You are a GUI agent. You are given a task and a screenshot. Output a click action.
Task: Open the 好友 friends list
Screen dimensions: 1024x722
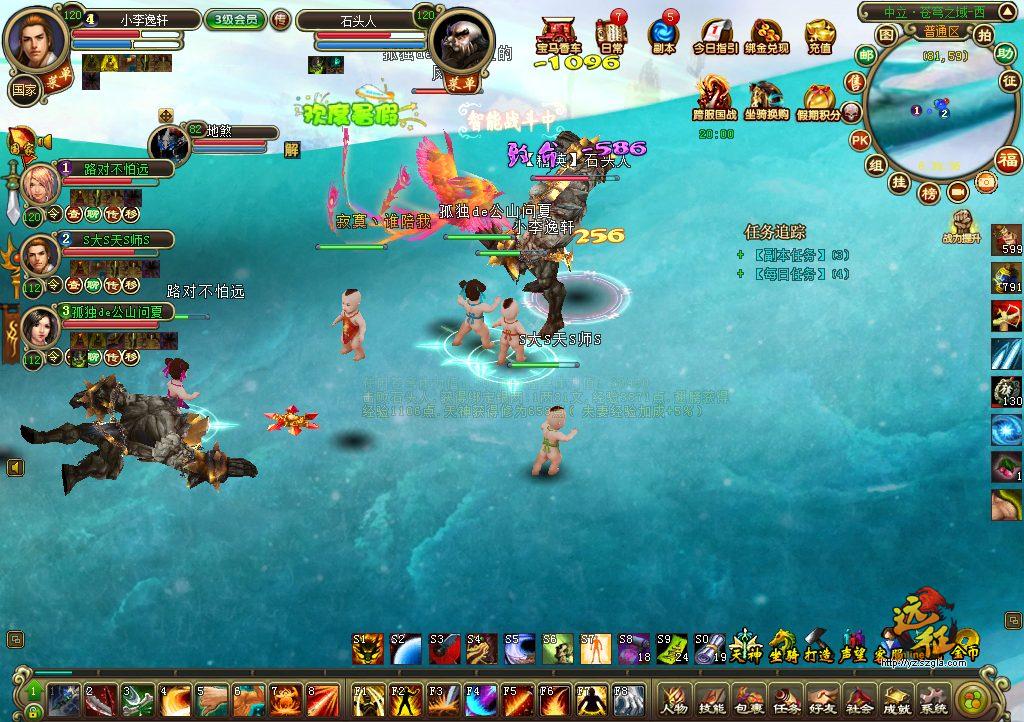click(823, 698)
